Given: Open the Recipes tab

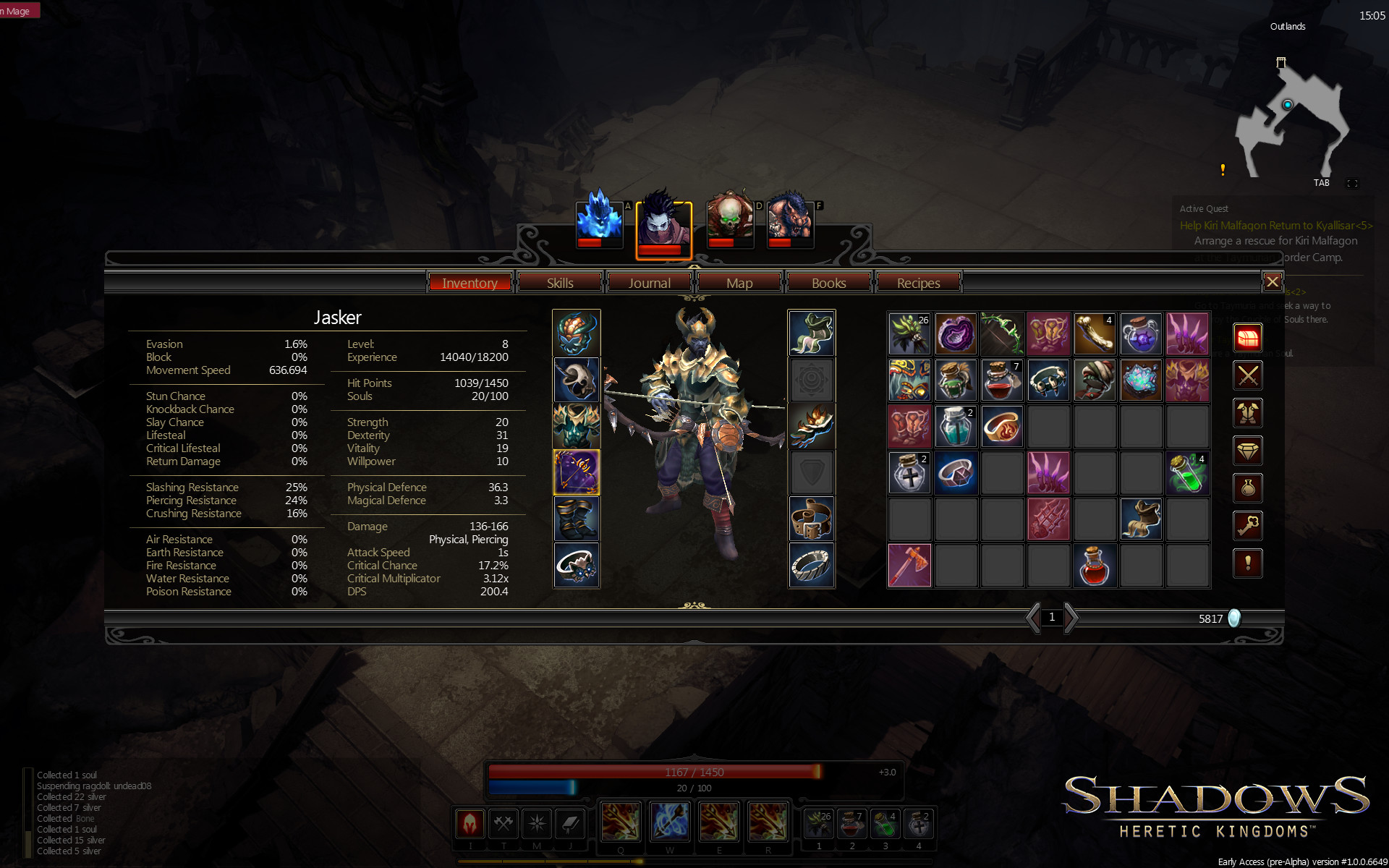Looking at the screenshot, I should pos(918,283).
